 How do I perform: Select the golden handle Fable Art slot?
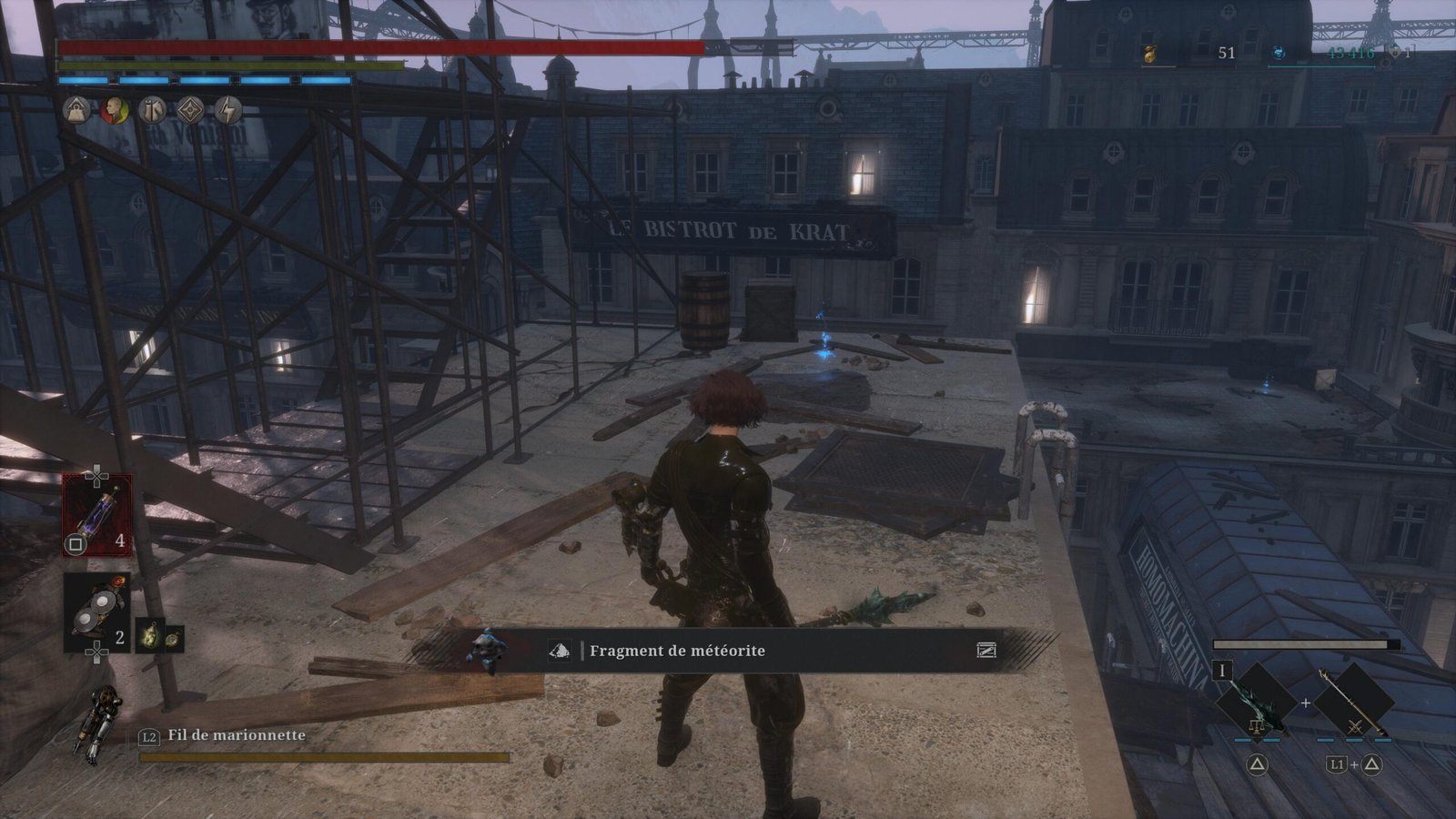1354,701
